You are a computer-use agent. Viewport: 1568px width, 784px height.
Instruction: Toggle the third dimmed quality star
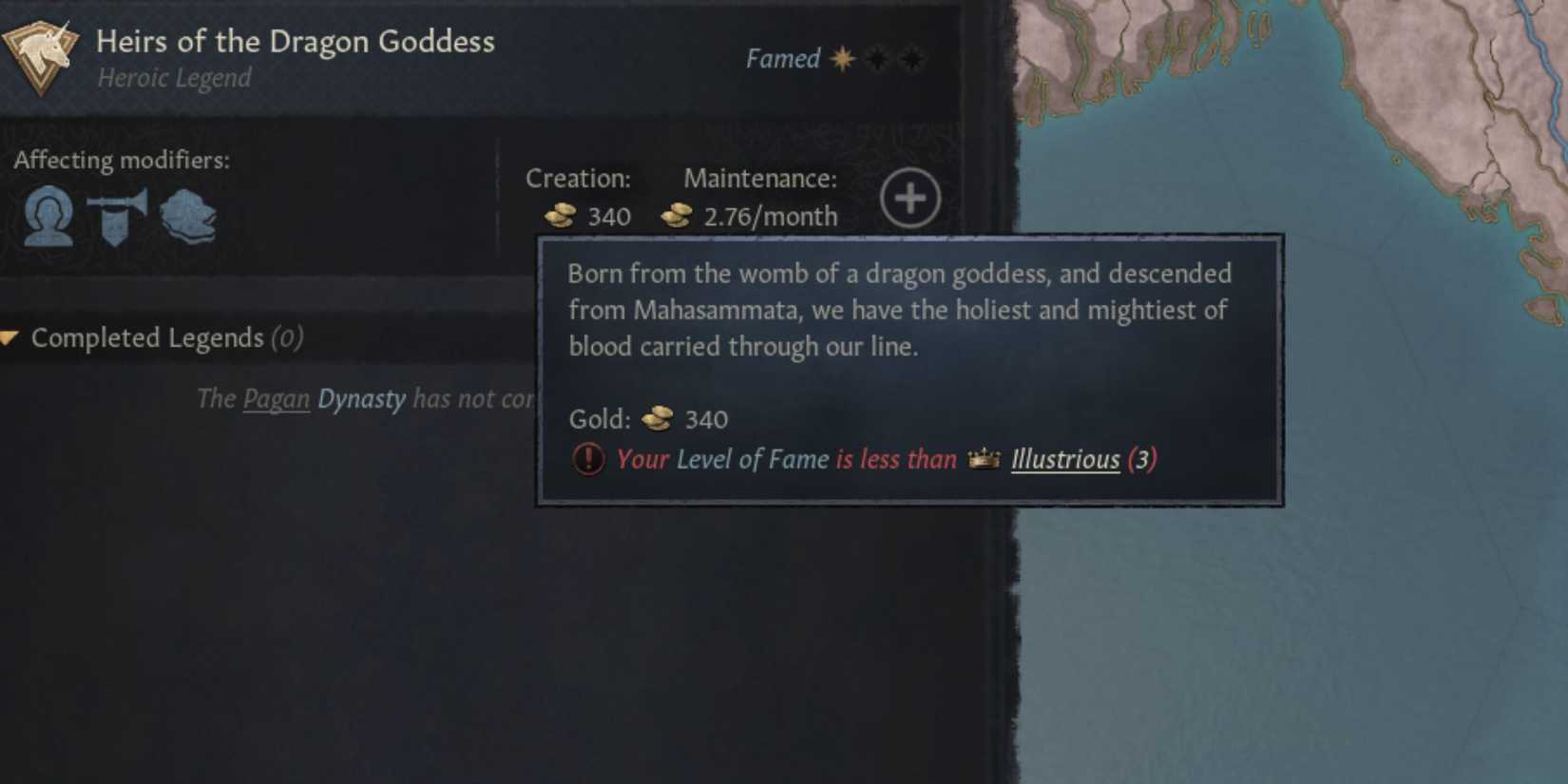pyautogui.click(x=911, y=58)
